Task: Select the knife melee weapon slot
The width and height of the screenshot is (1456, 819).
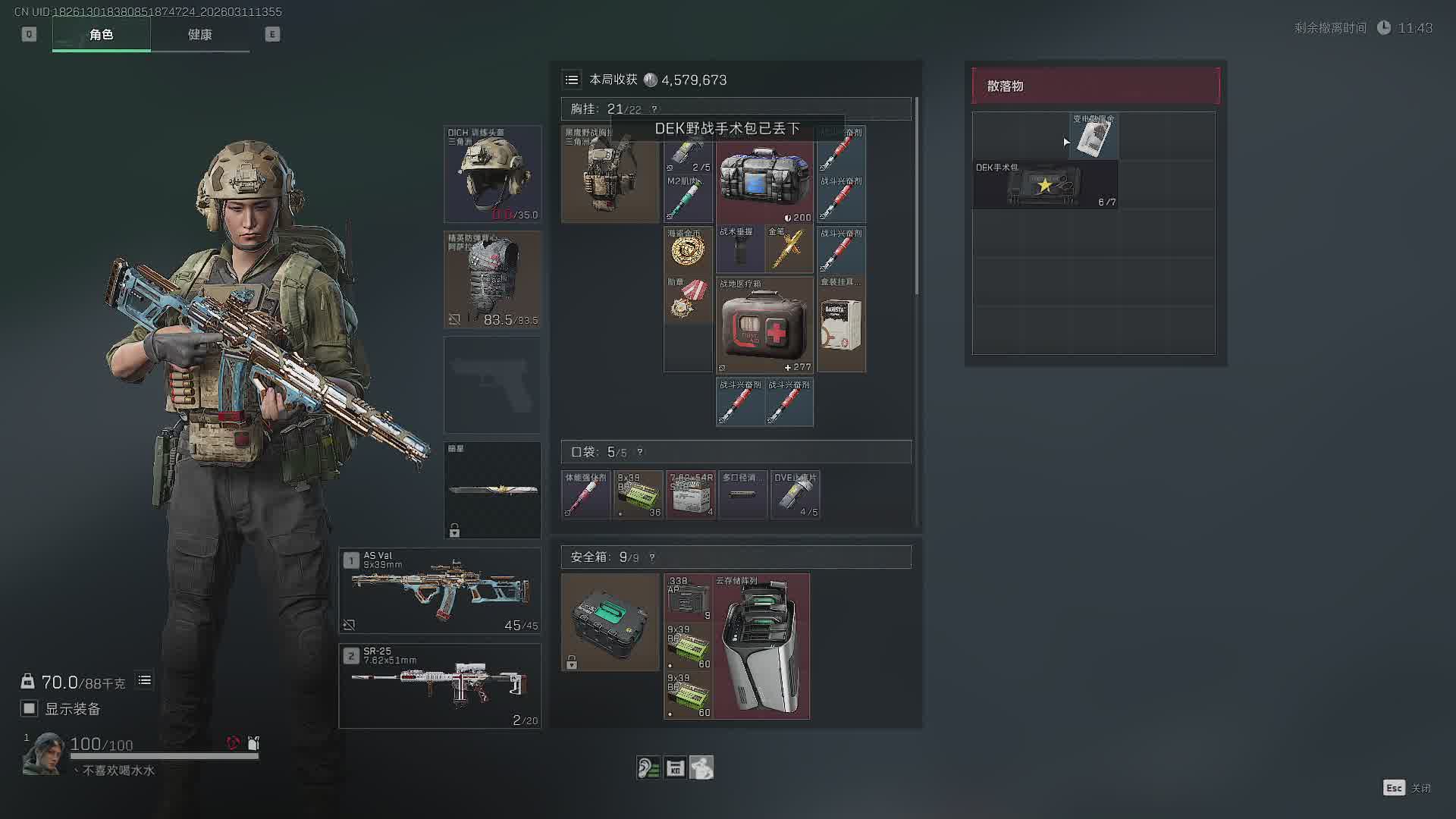Action: [x=492, y=490]
